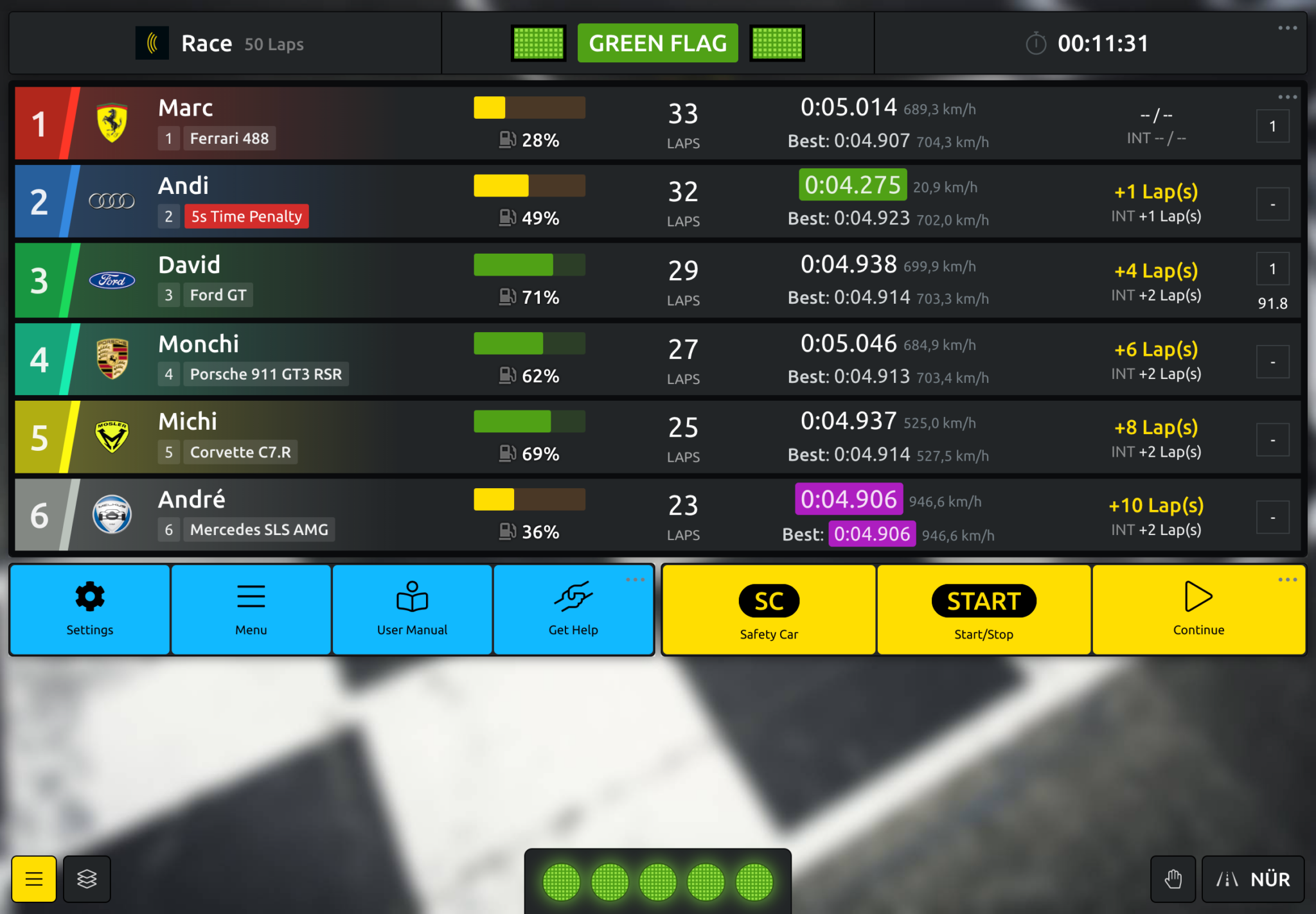
Task: Toggle the yellow hamburger switch bottom left
Action: [x=33, y=879]
